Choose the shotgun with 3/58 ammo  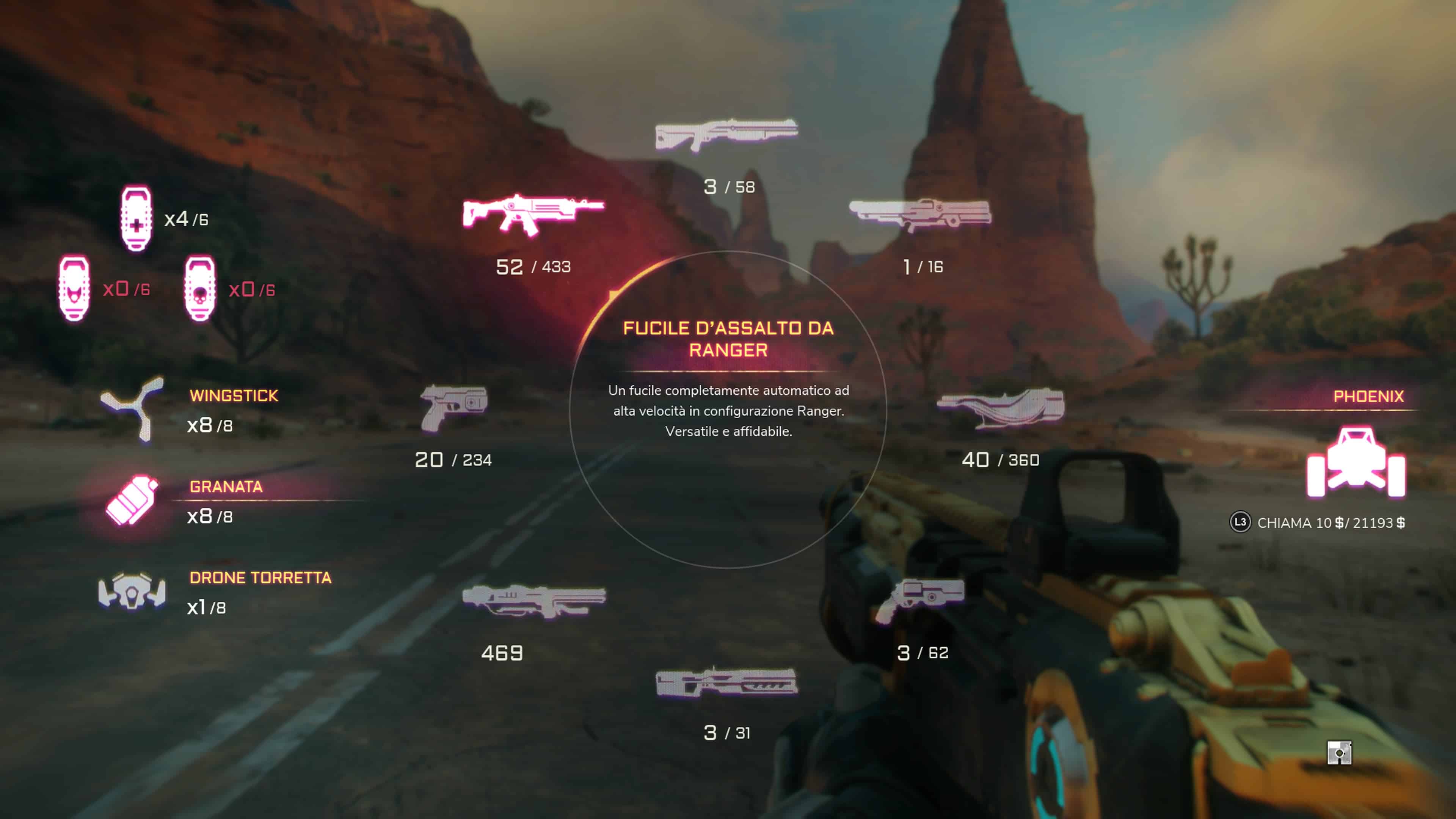(727, 135)
